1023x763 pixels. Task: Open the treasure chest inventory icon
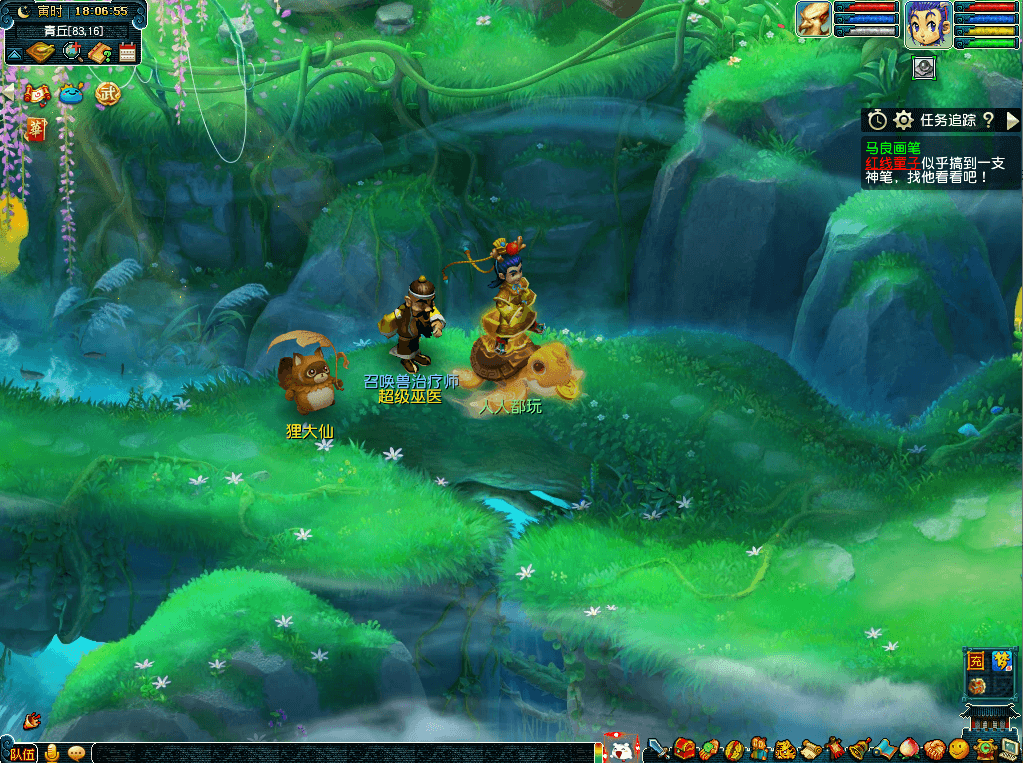[x=684, y=748]
